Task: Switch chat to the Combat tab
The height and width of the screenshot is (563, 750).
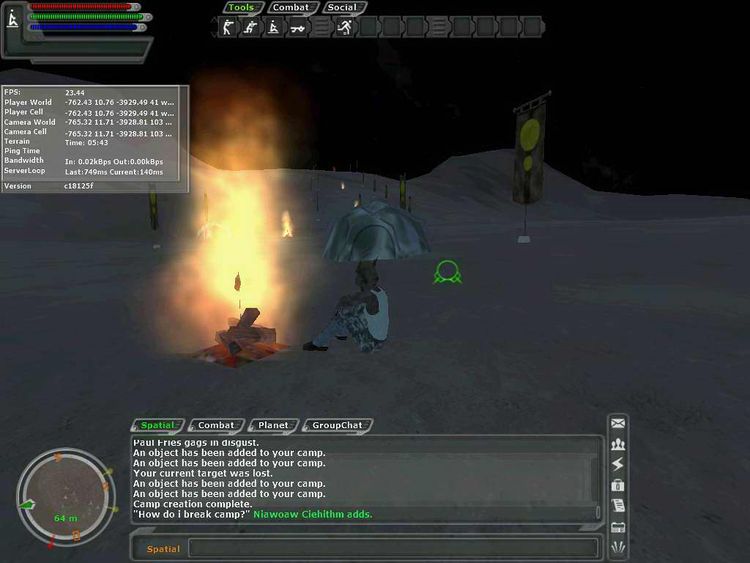Action: point(216,425)
